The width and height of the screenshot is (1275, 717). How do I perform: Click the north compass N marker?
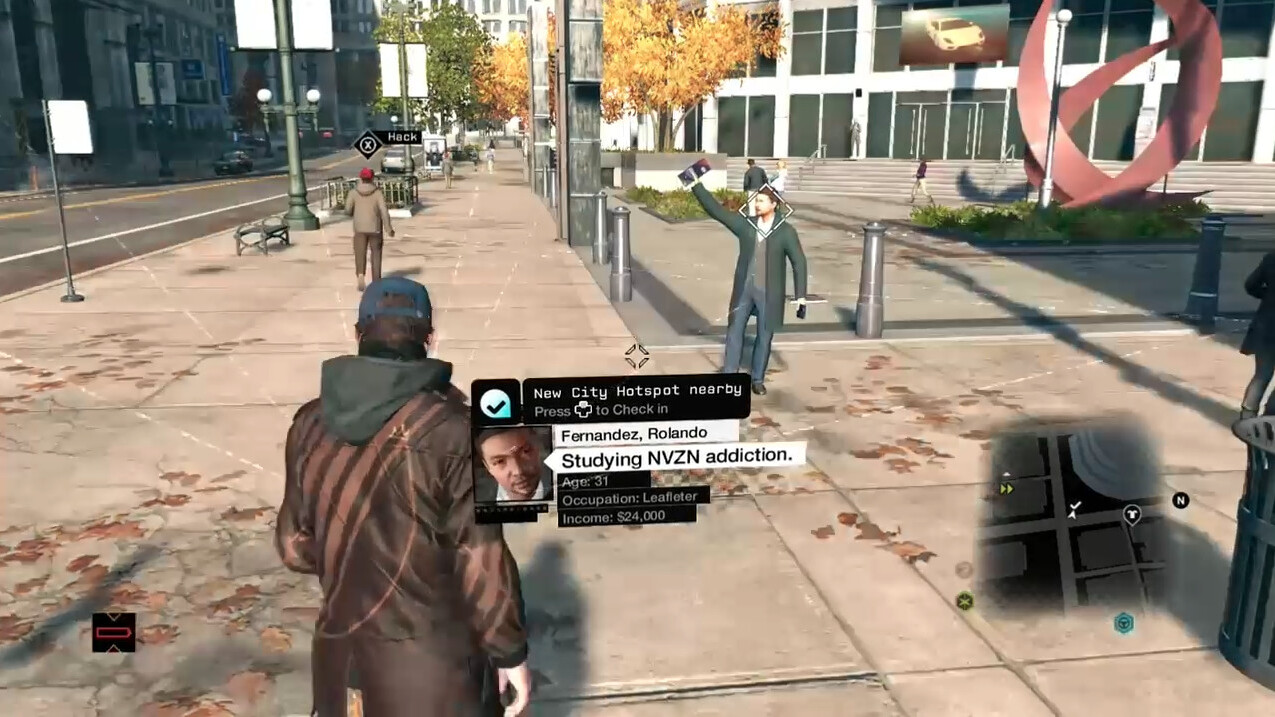(1180, 500)
